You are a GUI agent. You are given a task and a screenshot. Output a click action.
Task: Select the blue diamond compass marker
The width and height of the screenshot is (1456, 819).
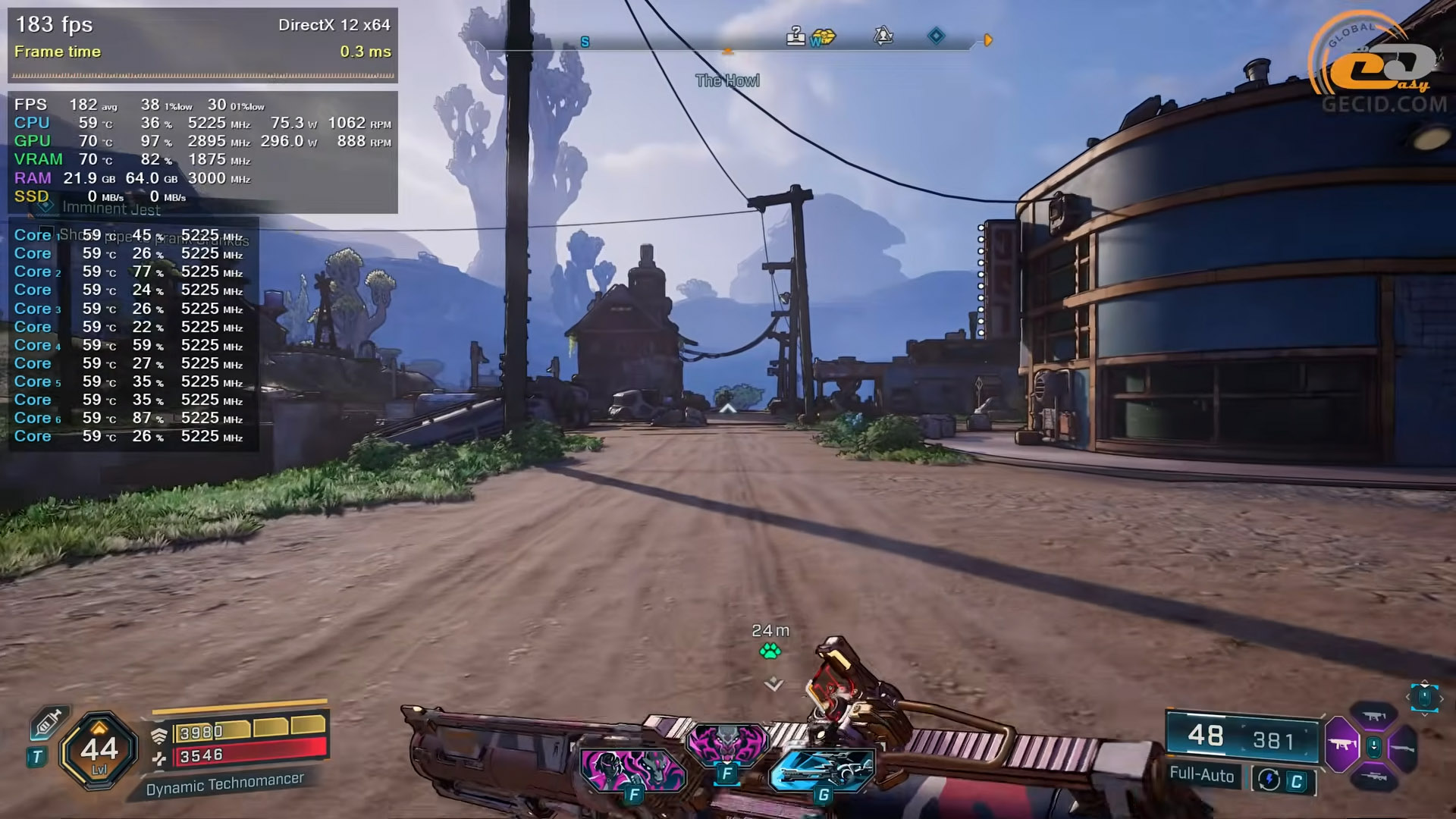[x=937, y=36]
